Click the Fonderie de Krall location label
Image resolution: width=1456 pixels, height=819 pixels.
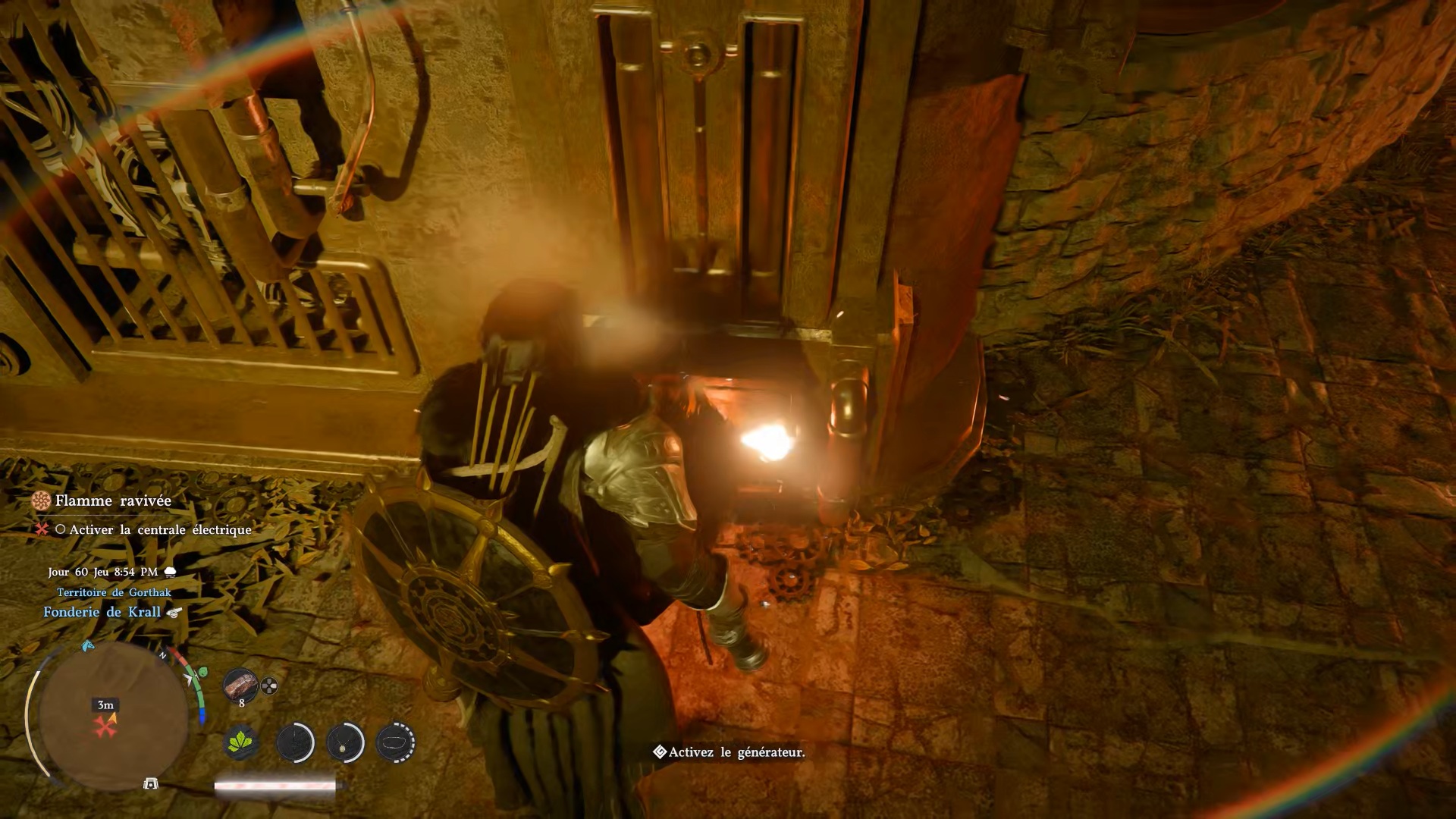click(x=102, y=612)
